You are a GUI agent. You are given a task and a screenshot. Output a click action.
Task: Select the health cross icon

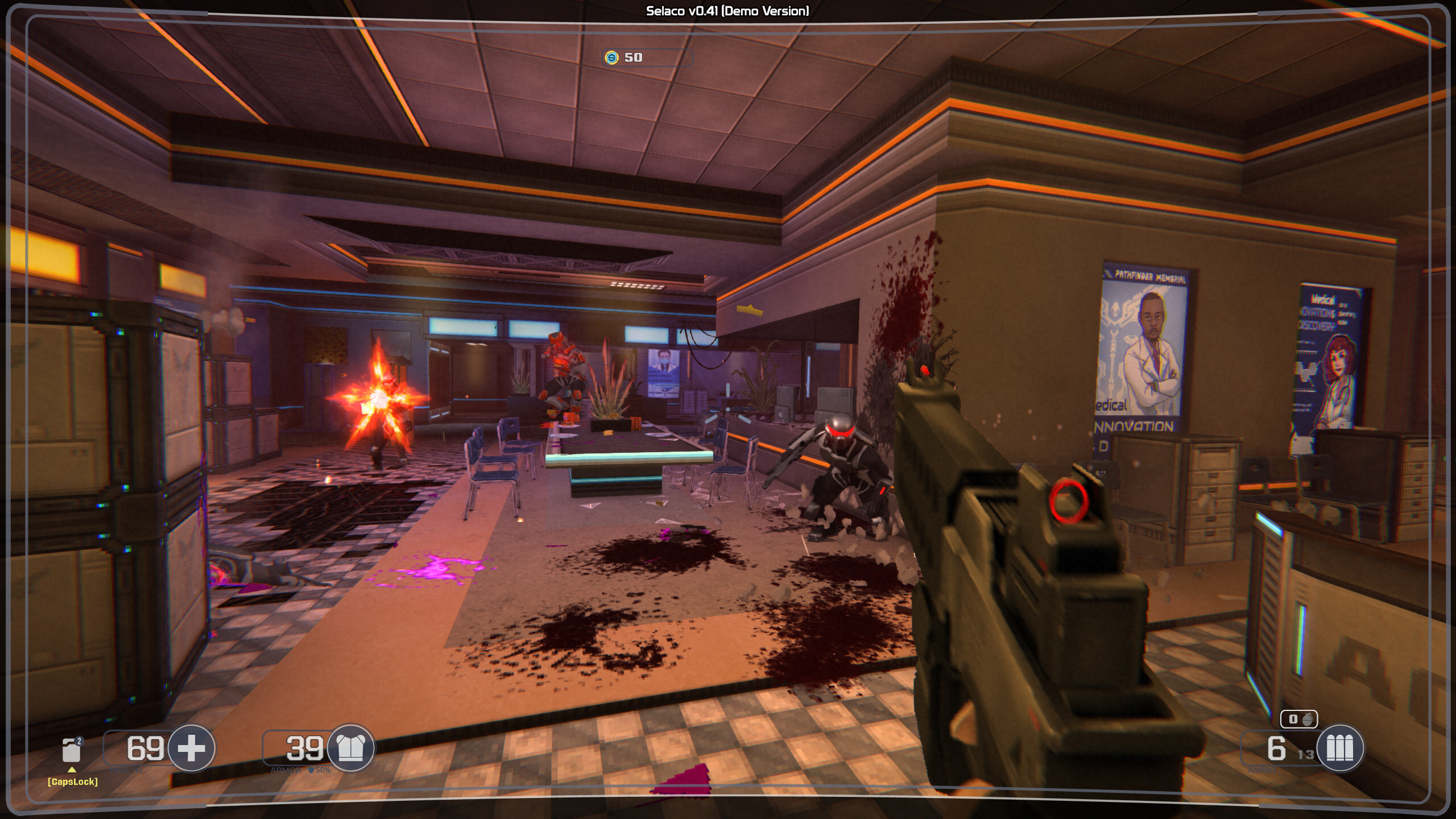point(192,748)
